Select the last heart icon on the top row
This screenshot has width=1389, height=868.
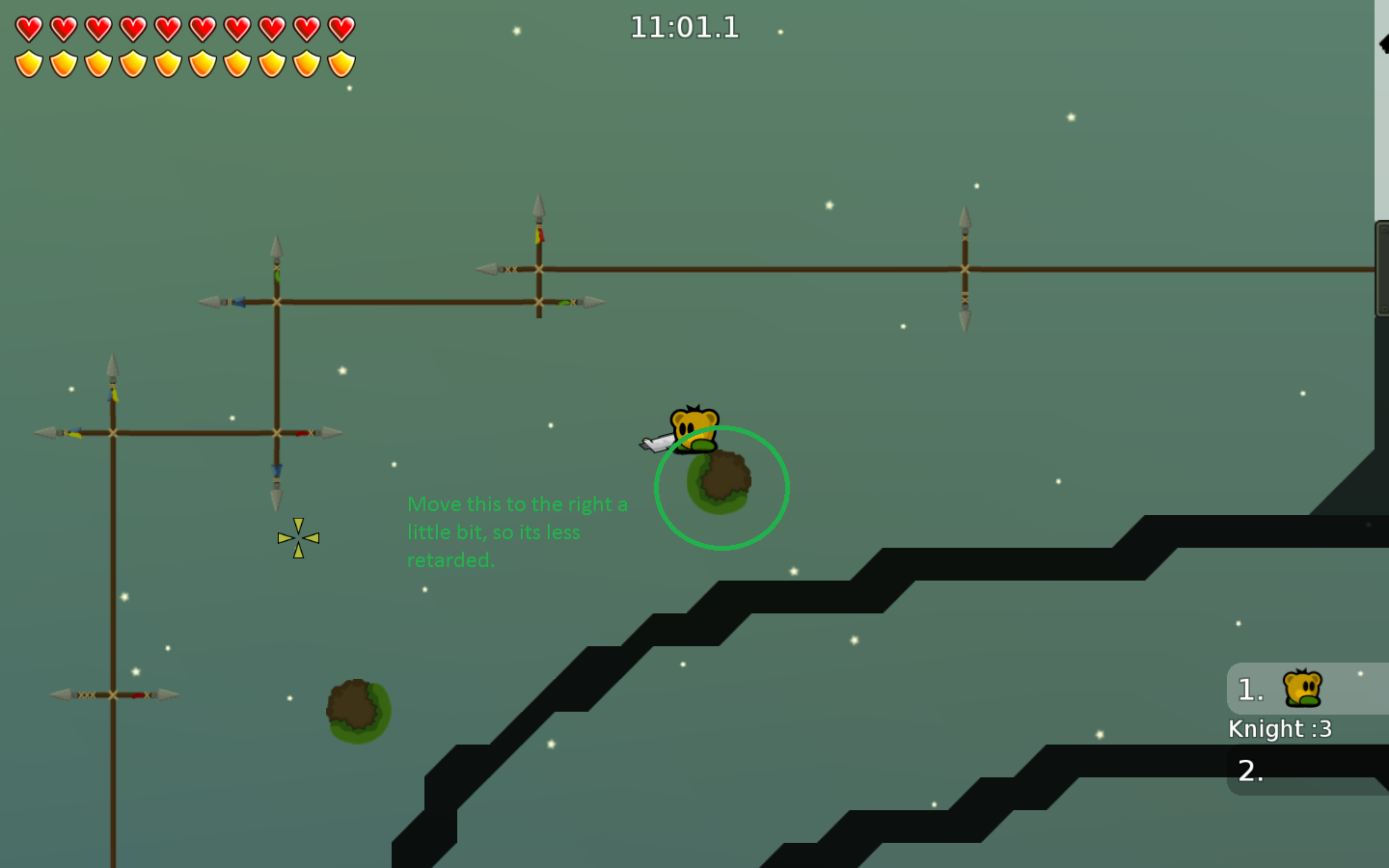[x=343, y=28]
